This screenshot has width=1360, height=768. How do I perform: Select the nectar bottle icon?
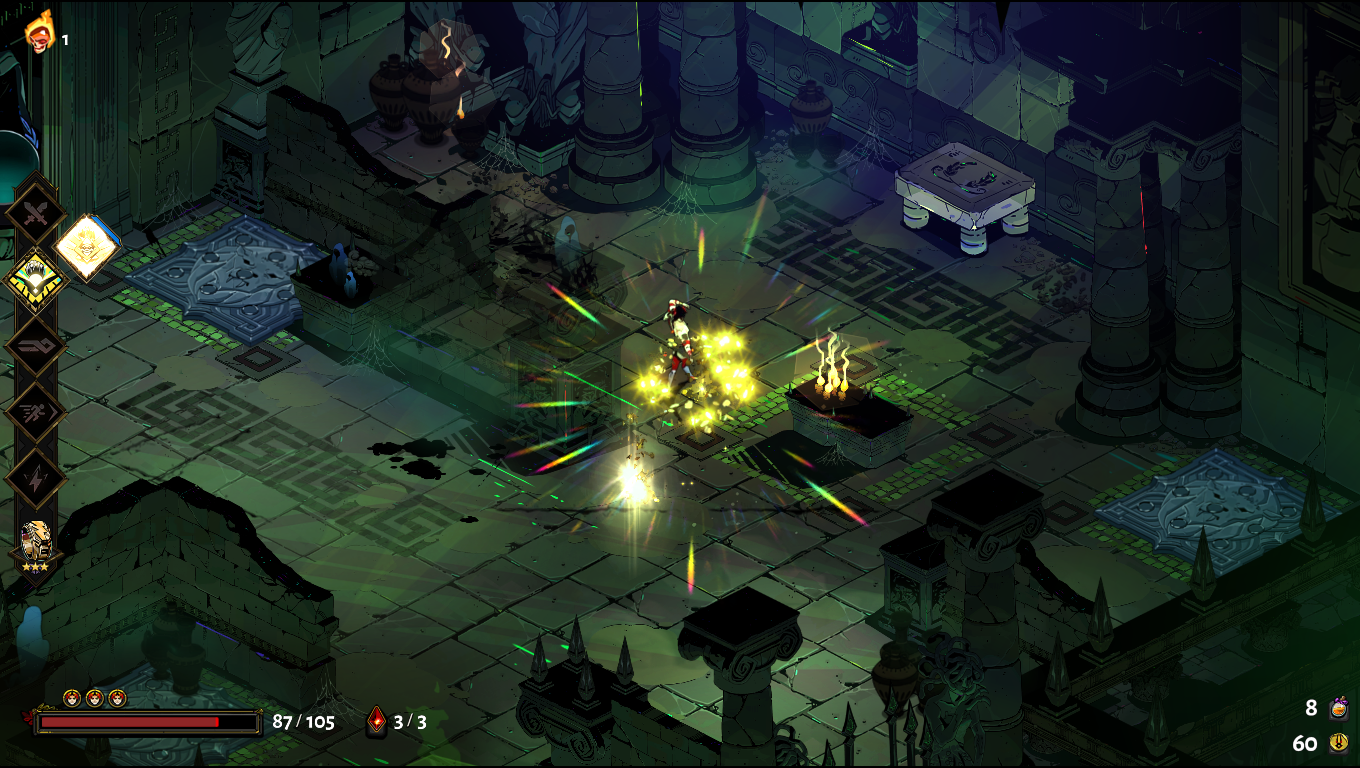pos(1338,709)
